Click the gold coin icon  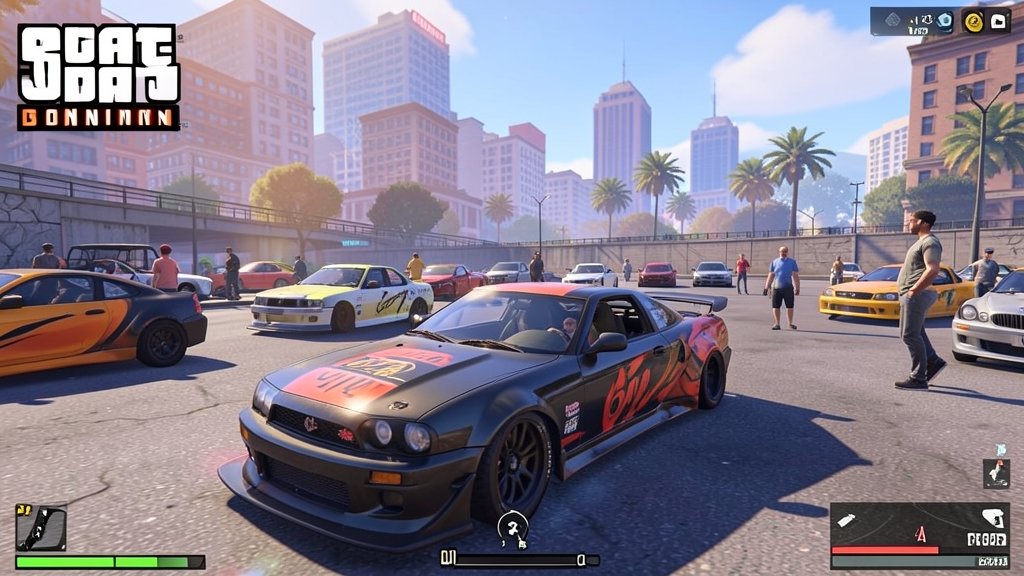coord(973,20)
